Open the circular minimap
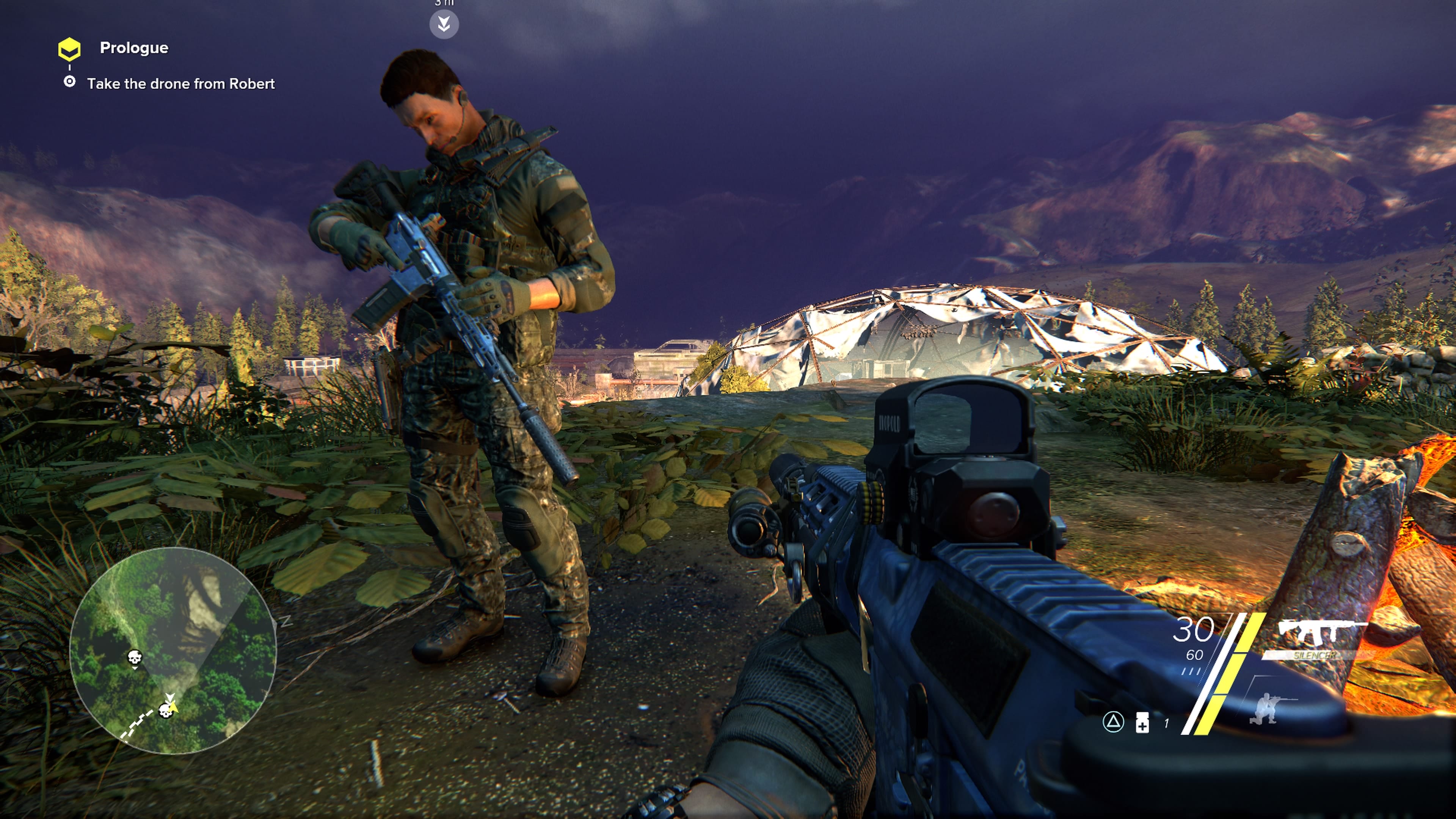The width and height of the screenshot is (1456, 819). pos(173,650)
